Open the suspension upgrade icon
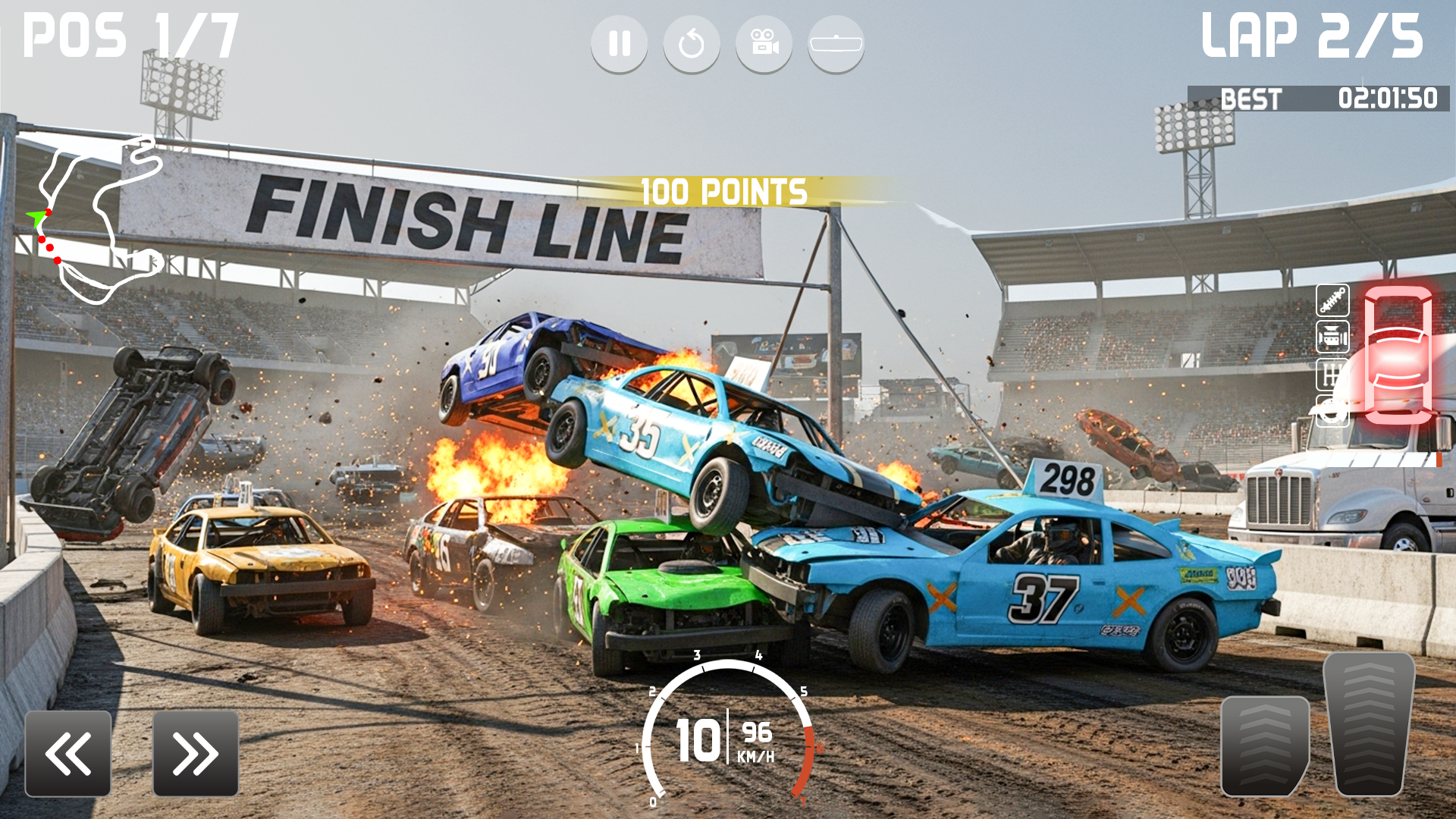This screenshot has height=819, width=1456. pyautogui.click(x=1332, y=300)
